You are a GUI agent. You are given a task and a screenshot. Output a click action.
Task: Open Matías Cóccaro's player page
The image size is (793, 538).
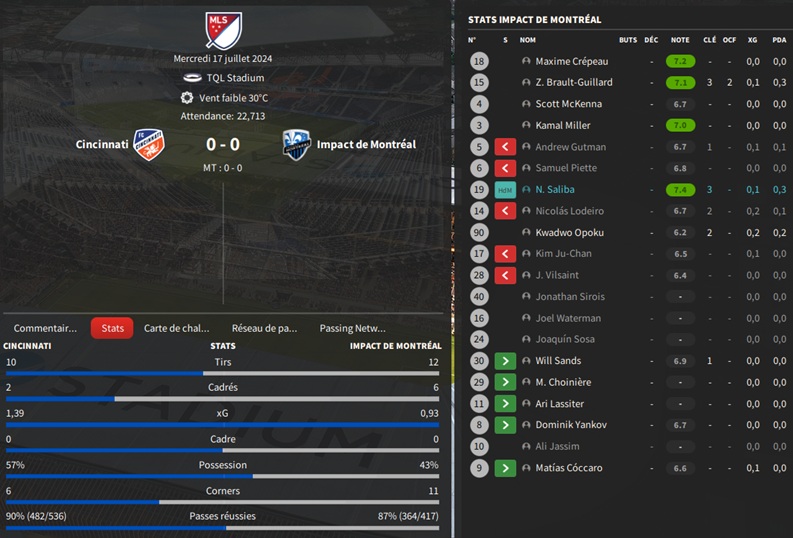click(x=568, y=467)
